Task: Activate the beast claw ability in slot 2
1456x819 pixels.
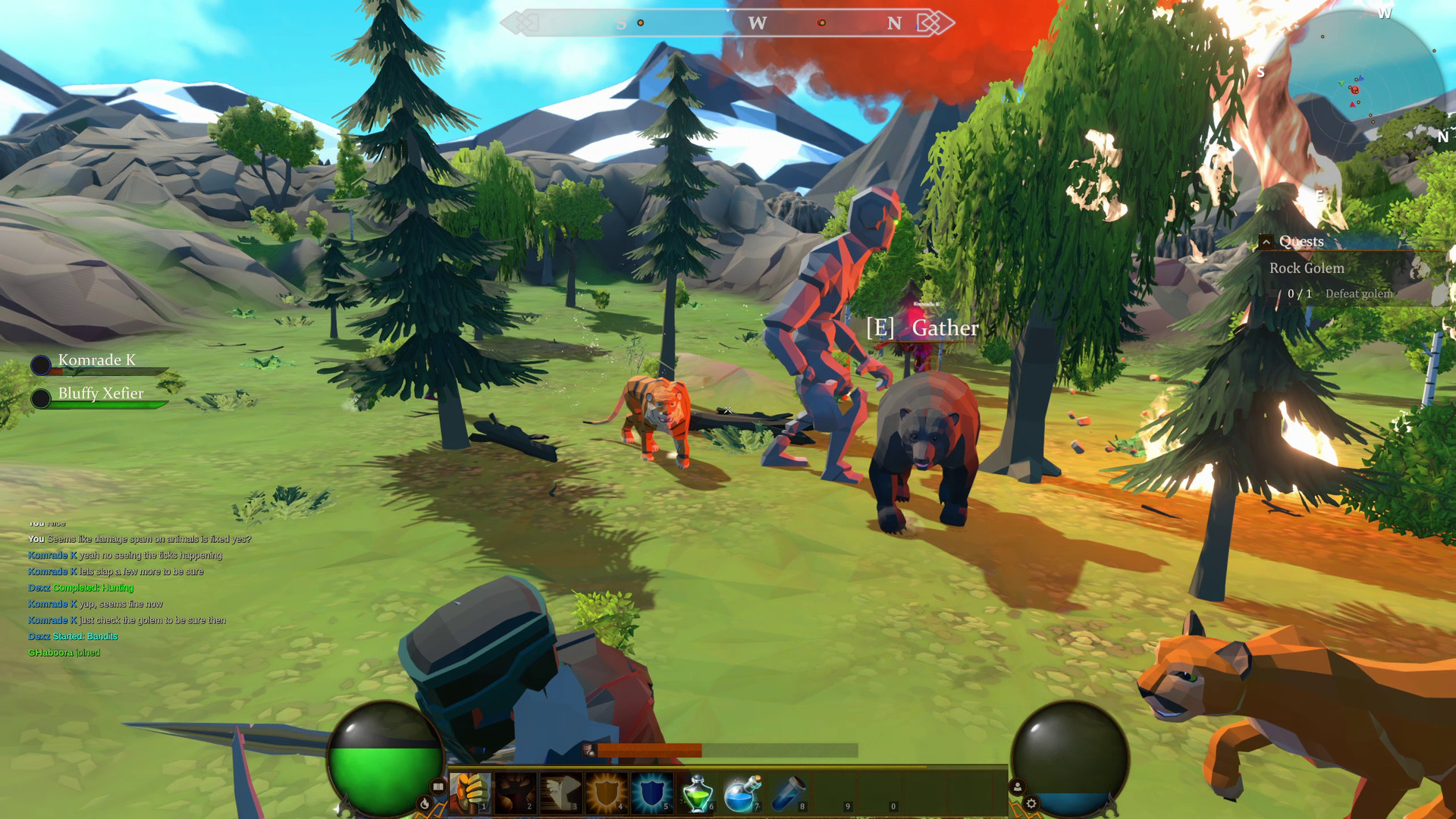Action: pos(516,792)
